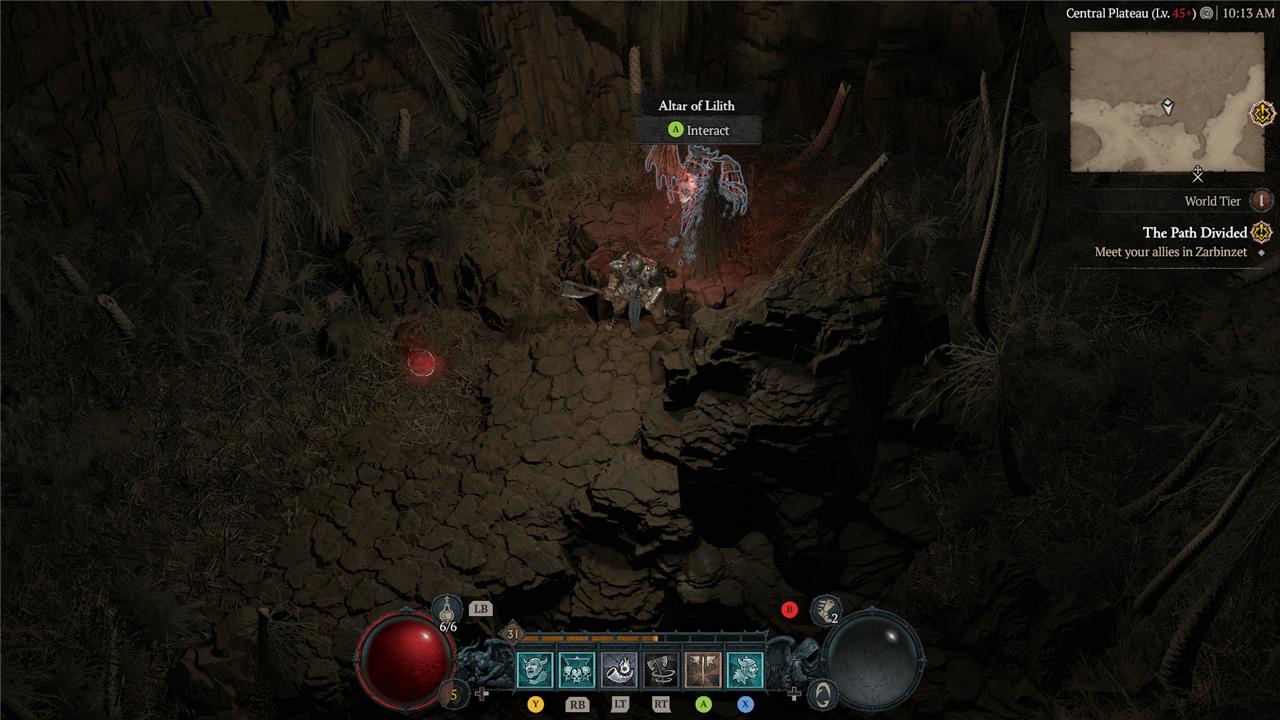Use the flaming war horn skill

tap(619, 670)
